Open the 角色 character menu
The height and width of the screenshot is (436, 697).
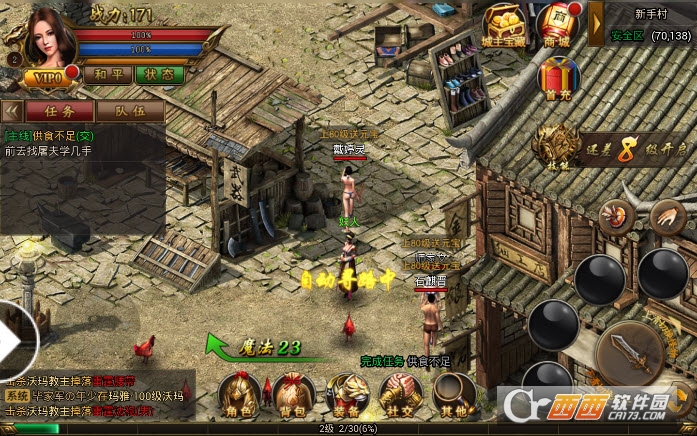pyautogui.click(x=239, y=395)
